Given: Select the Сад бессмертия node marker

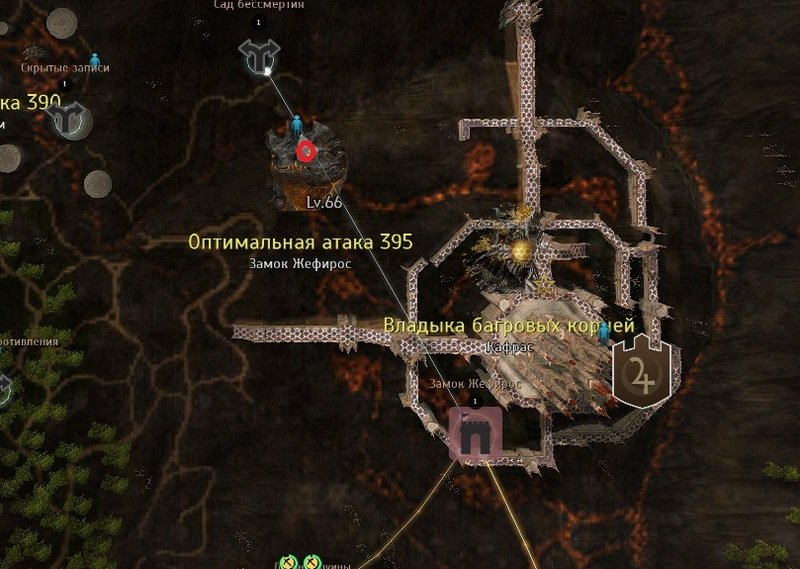Looking at the screenshot, I should point(259,58).
